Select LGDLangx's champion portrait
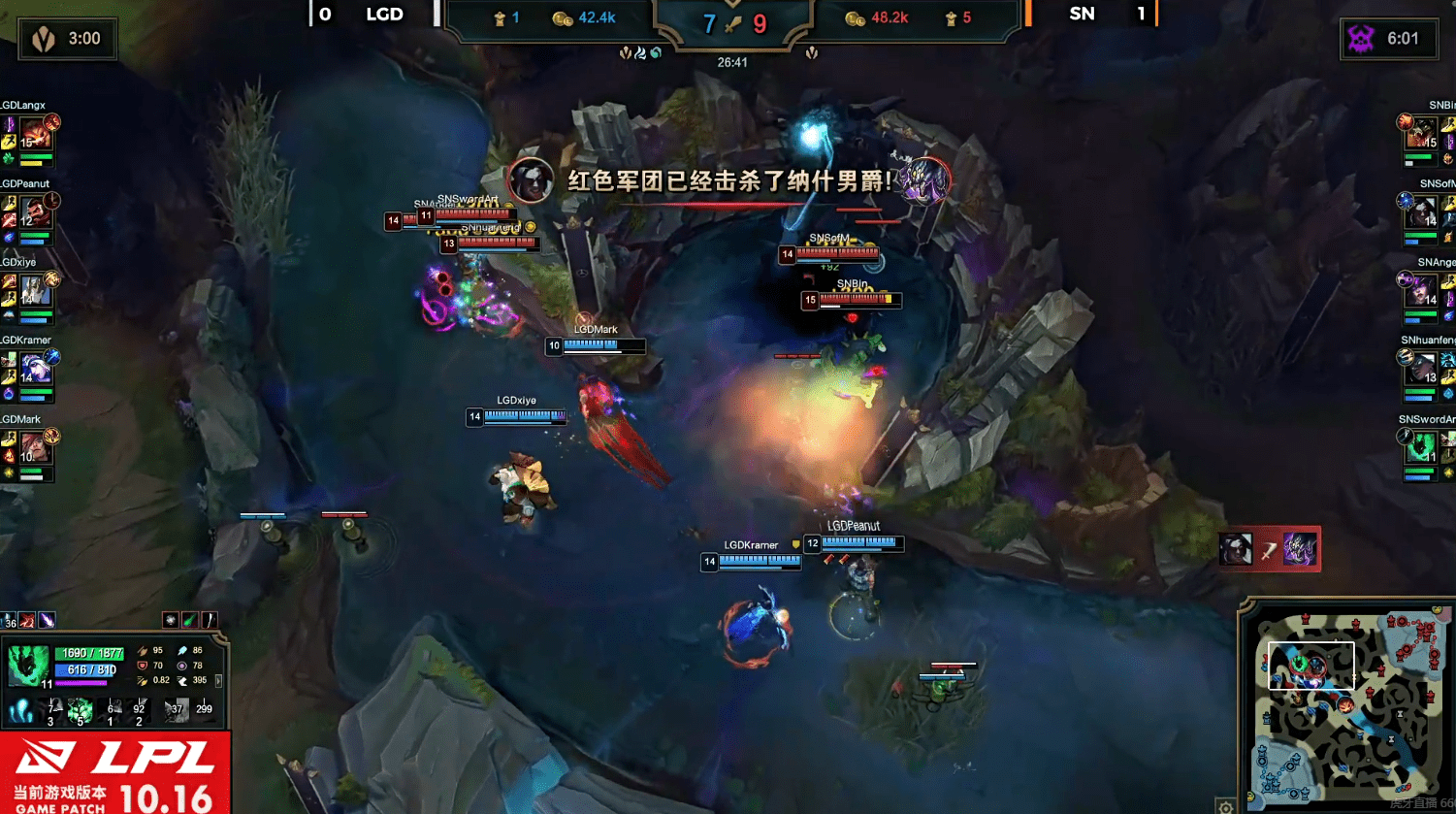The height and width of the screenshot is (814, 1456). pyautogui.click(x=35, y=133)
